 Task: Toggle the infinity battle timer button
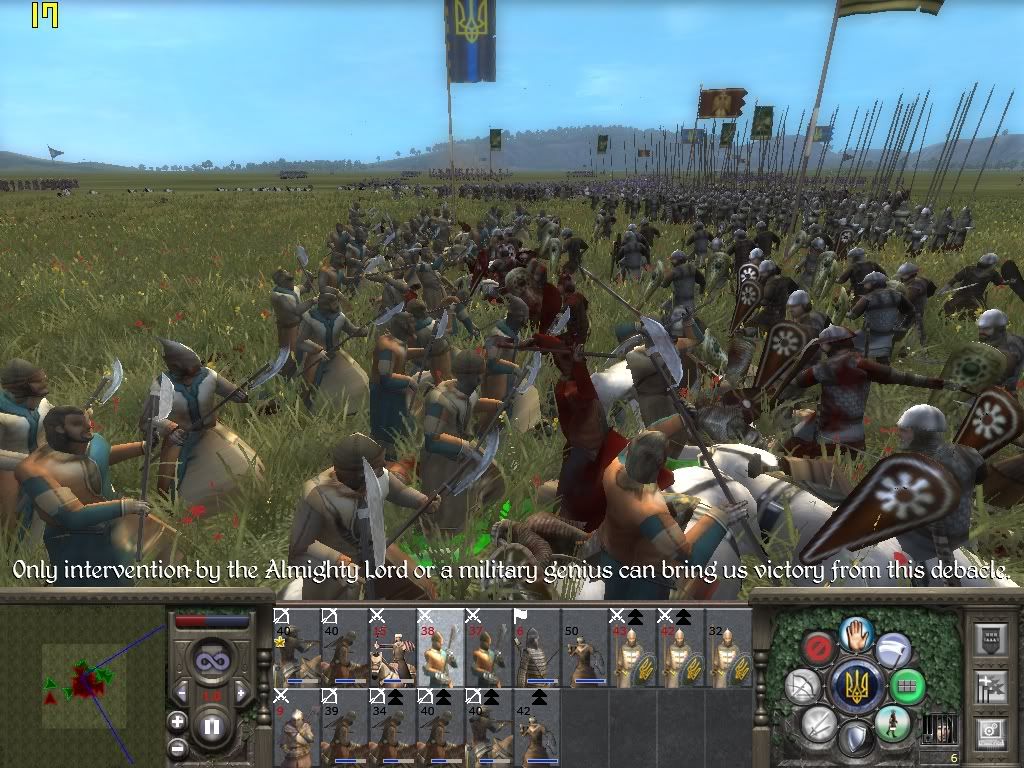click(x=211, y=660)
